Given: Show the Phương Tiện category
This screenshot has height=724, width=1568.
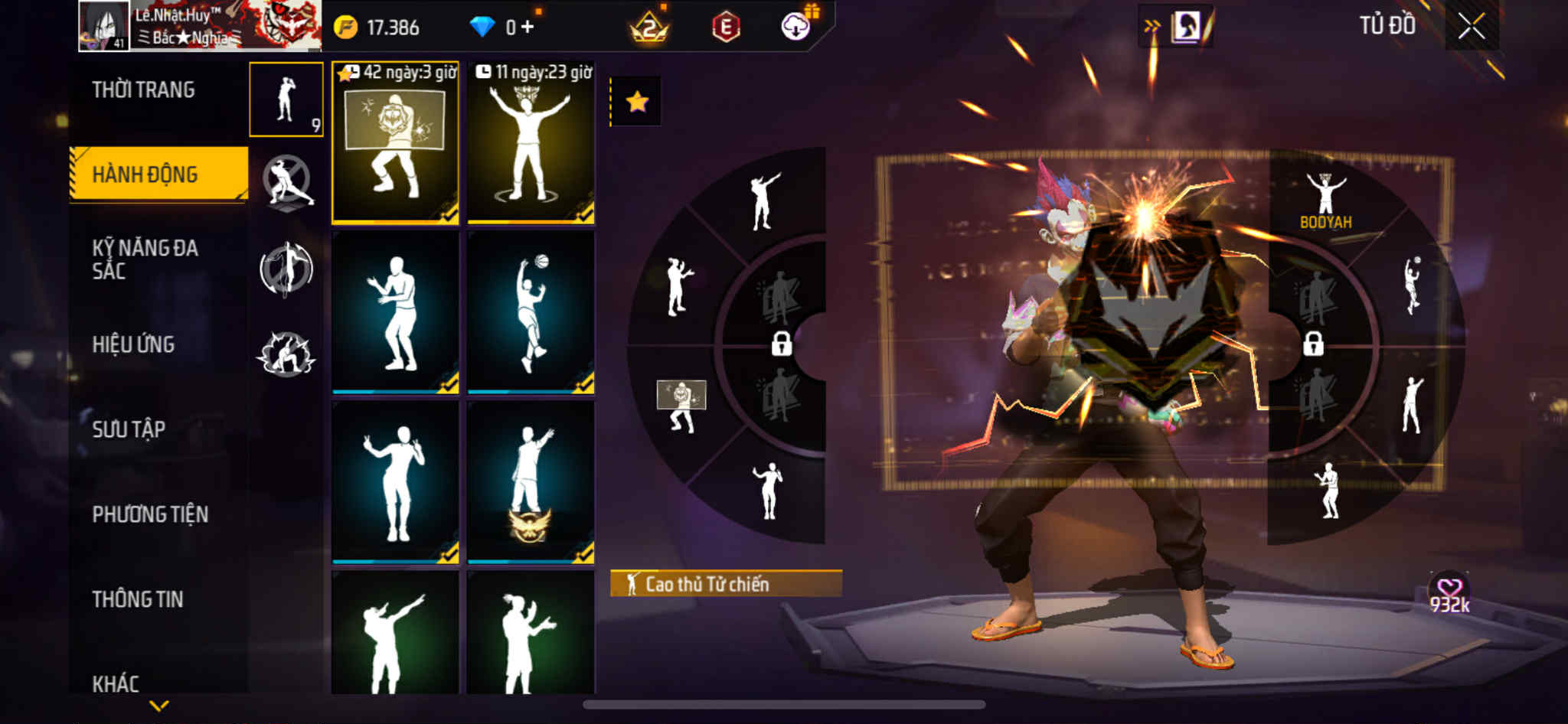Looking at the screenshot, I should pyautogui.click(x=150, y=514).
